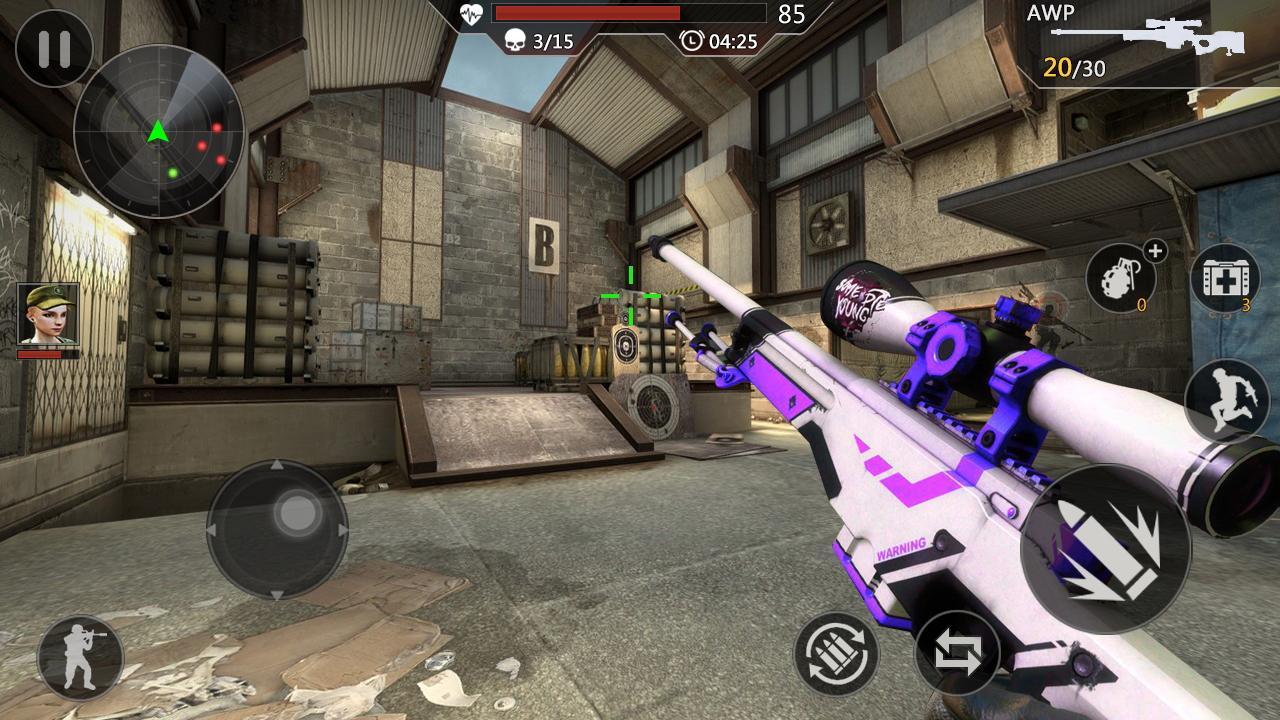Select the teammate portrait with green cap
Image resolution: width=1280 pixels, height=720 pixels.
47,315
